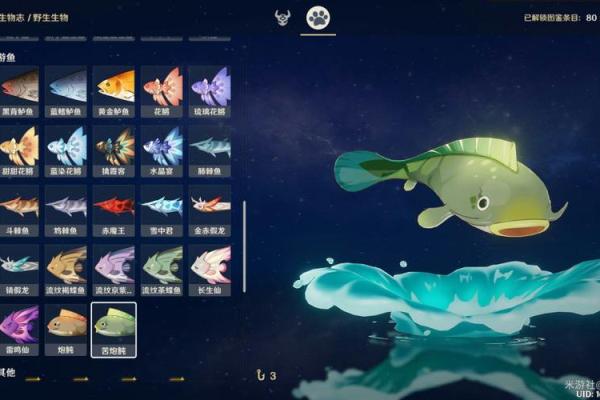Select the 擒霞客 fish tile
Screen dimensions: 600x400
tap(114, 147)
